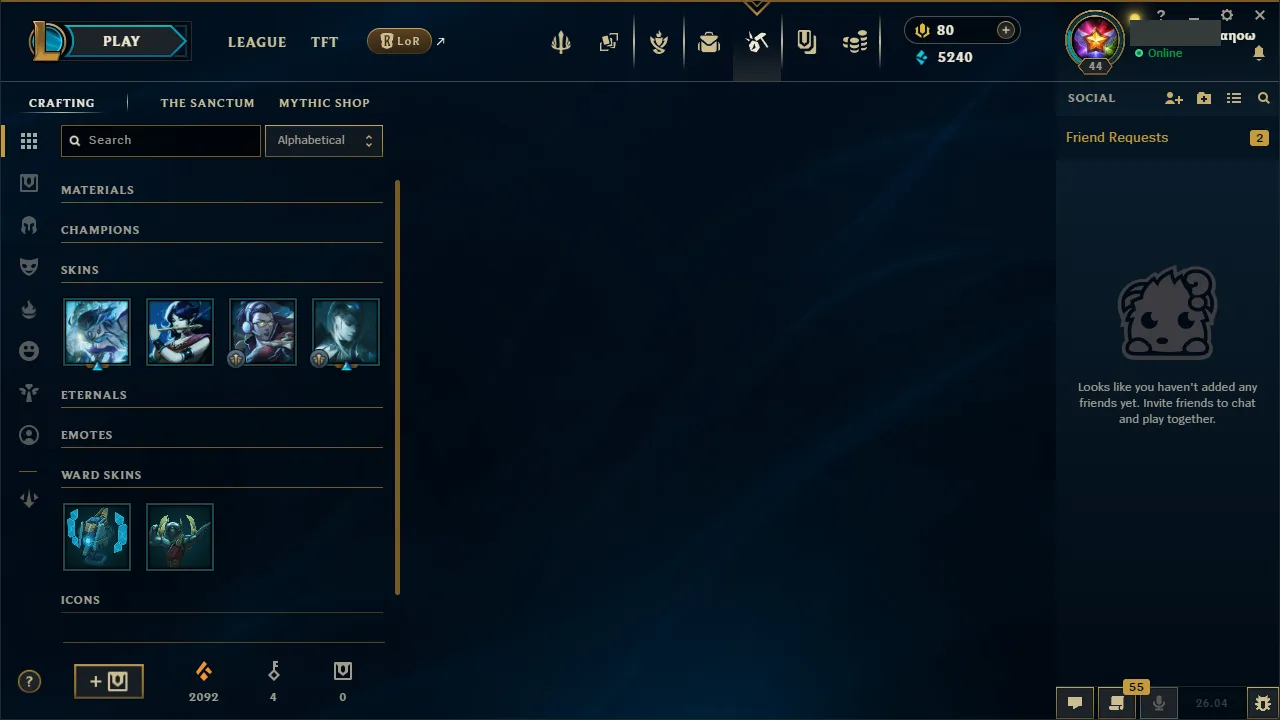Open the friend search magnifier in Social panel

click(1263, 98)
